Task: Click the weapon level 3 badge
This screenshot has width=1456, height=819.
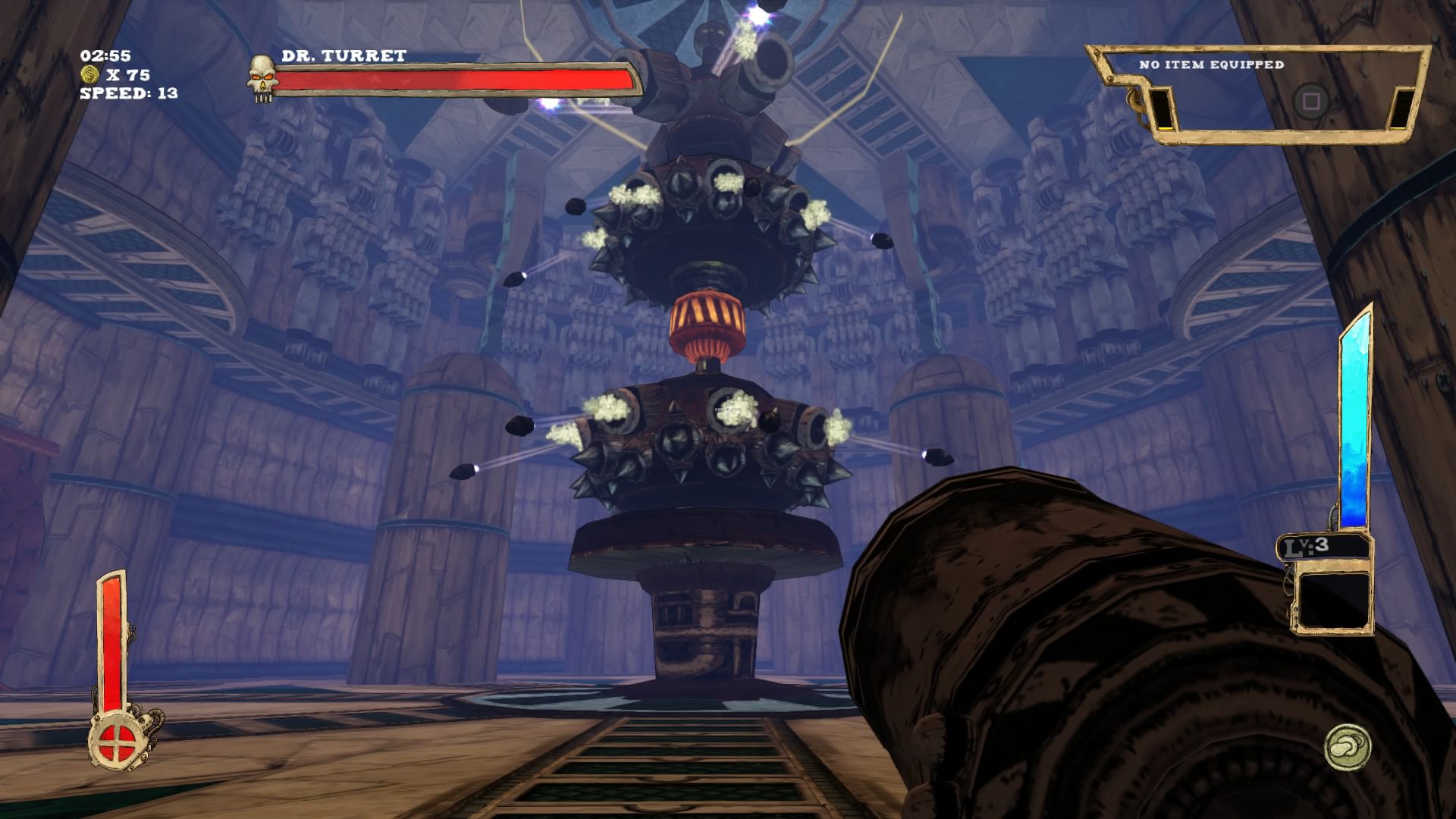Action: pyautogui.click(x=1323, y=546)
